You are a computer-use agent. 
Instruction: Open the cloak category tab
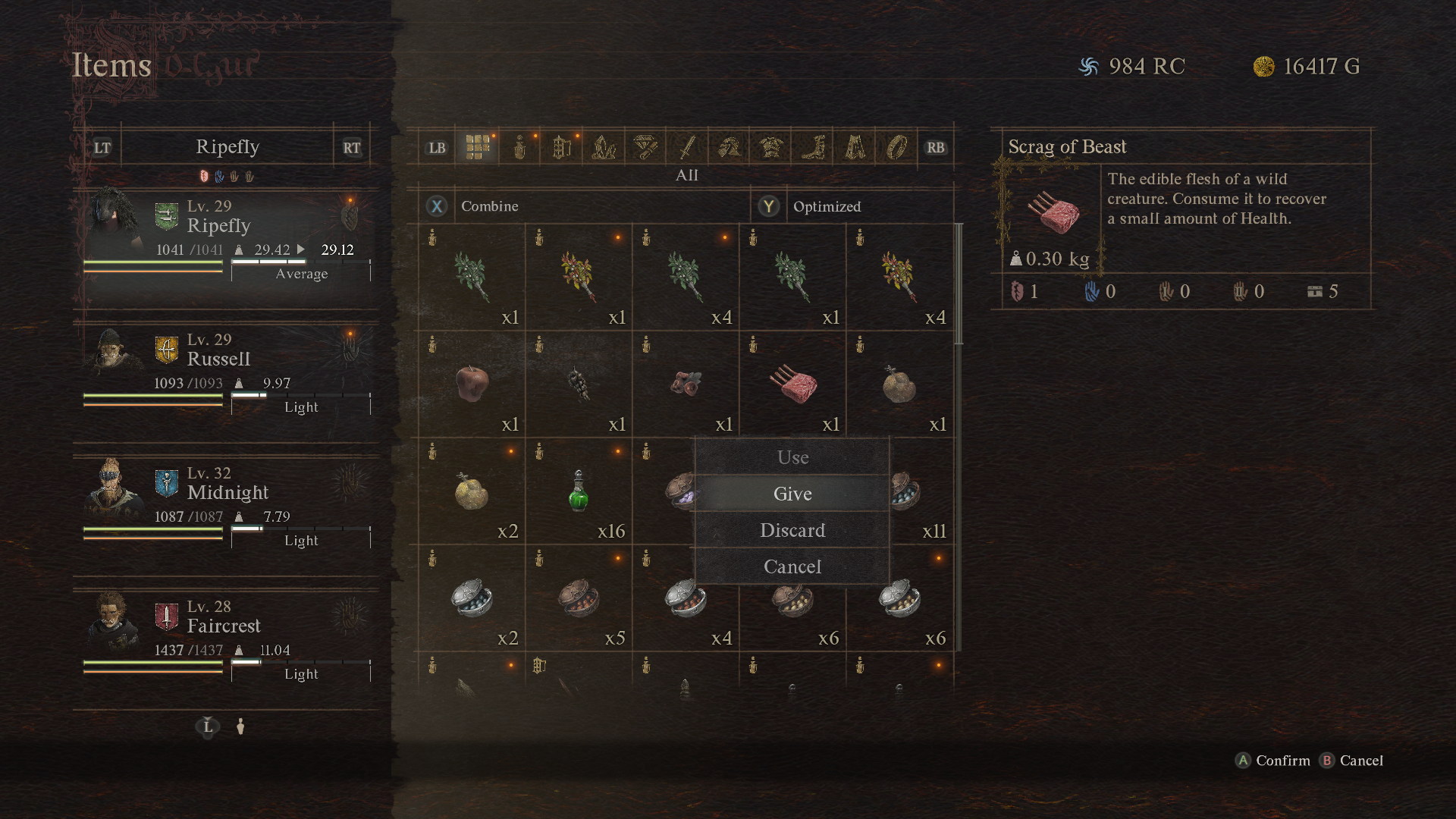855,147
